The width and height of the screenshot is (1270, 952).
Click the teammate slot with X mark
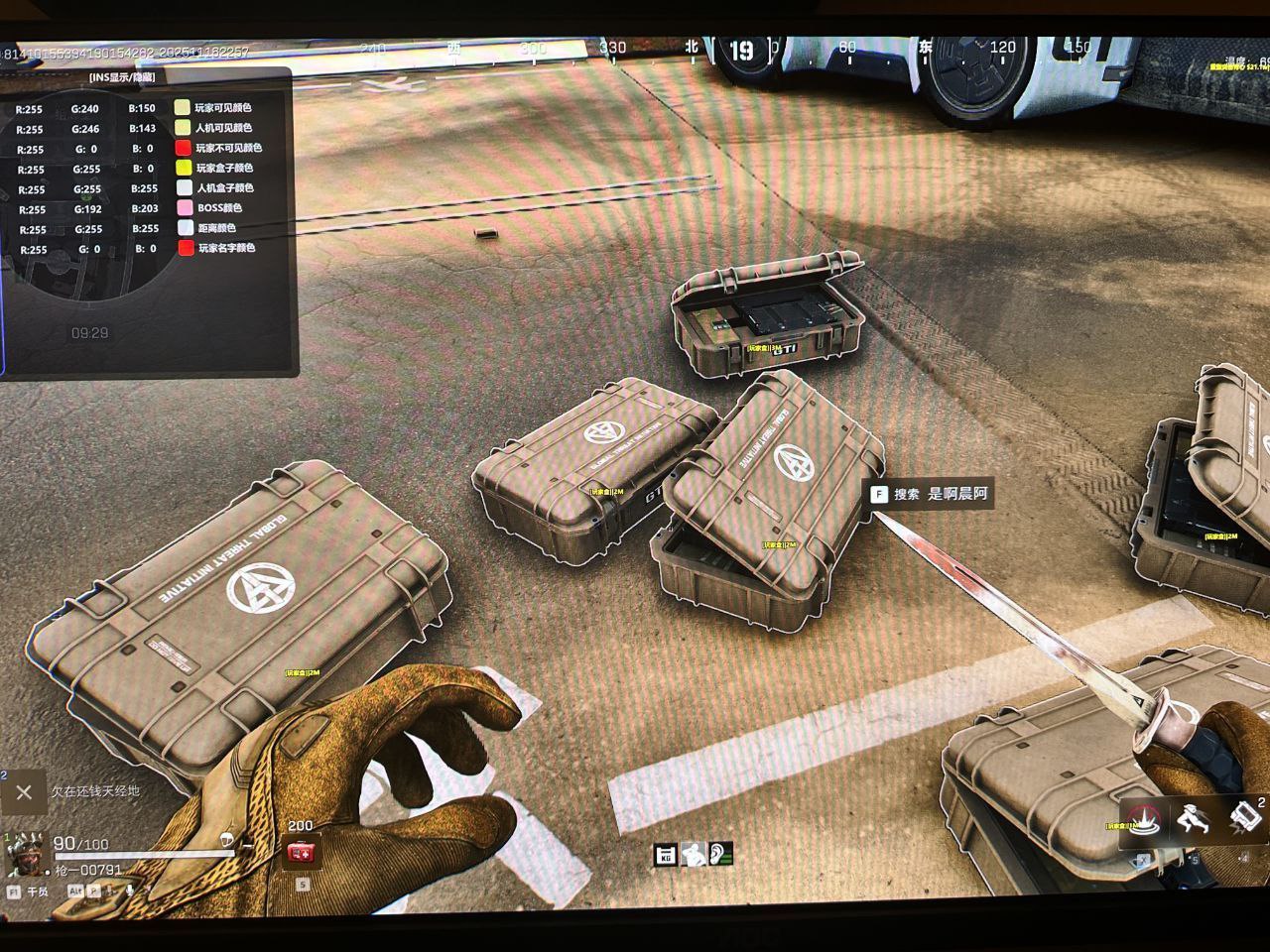click(24, 792)
